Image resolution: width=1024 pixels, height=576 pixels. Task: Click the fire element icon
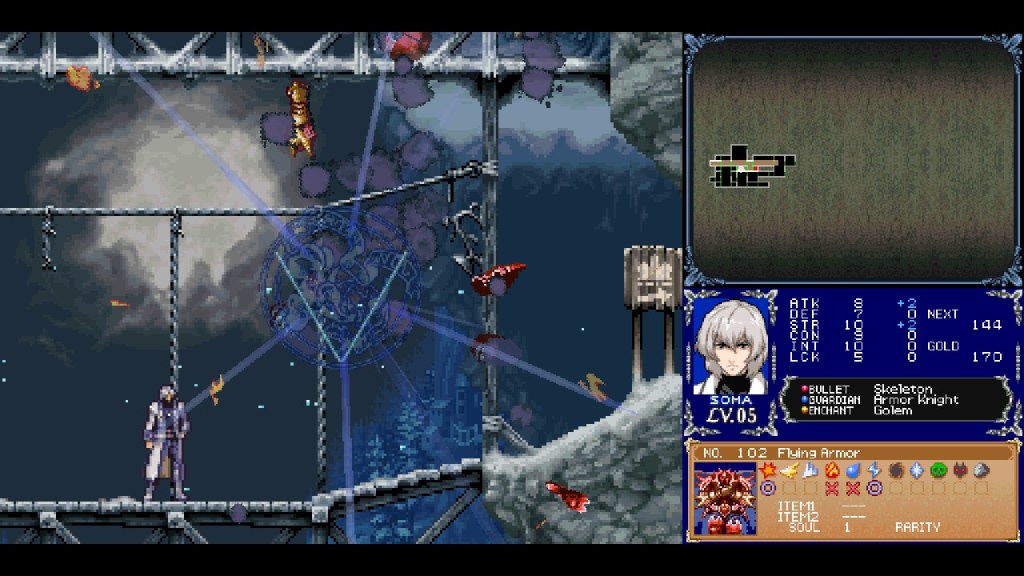831,470
